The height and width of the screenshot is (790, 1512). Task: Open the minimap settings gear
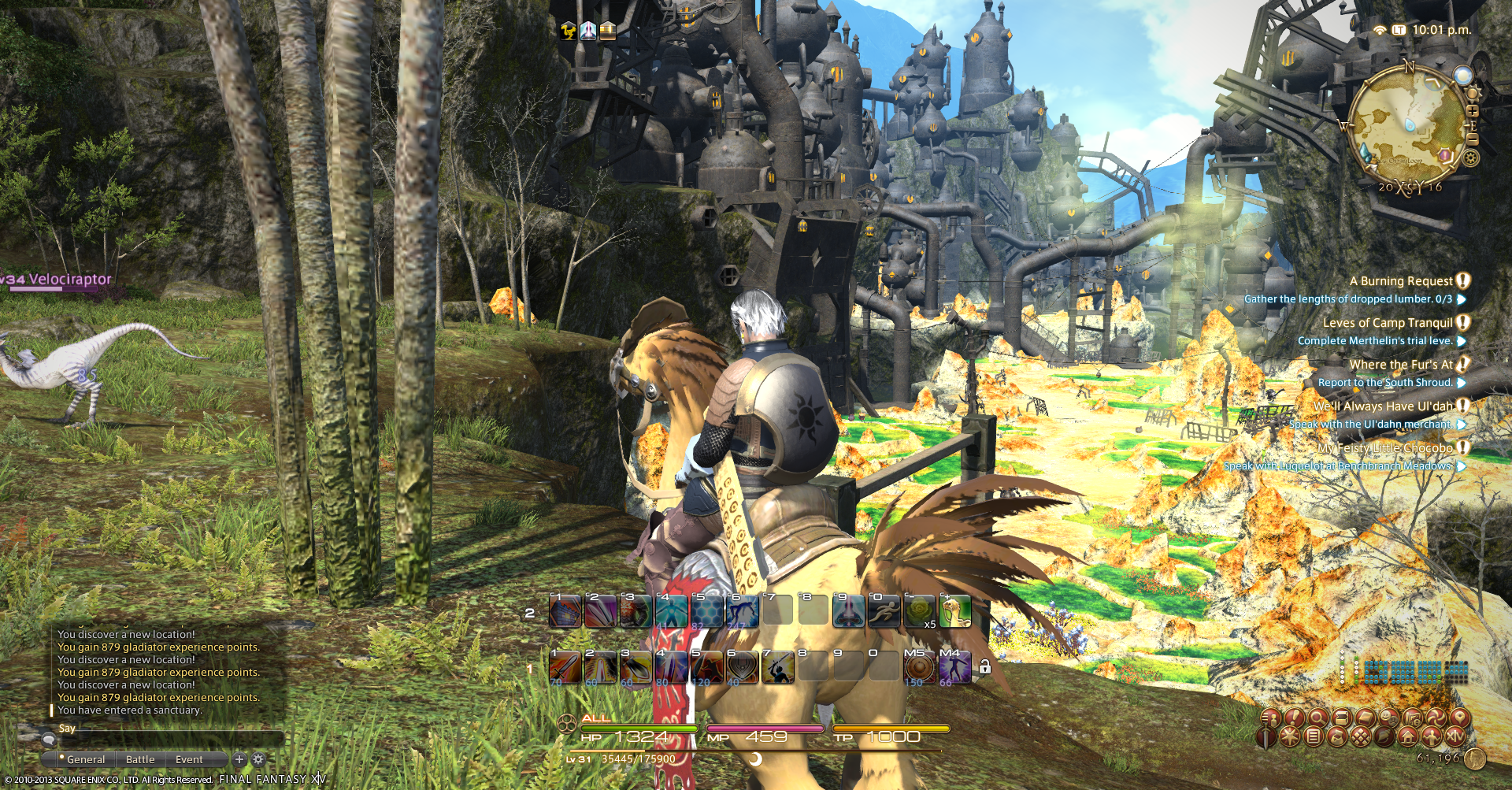pos(1470,158)
